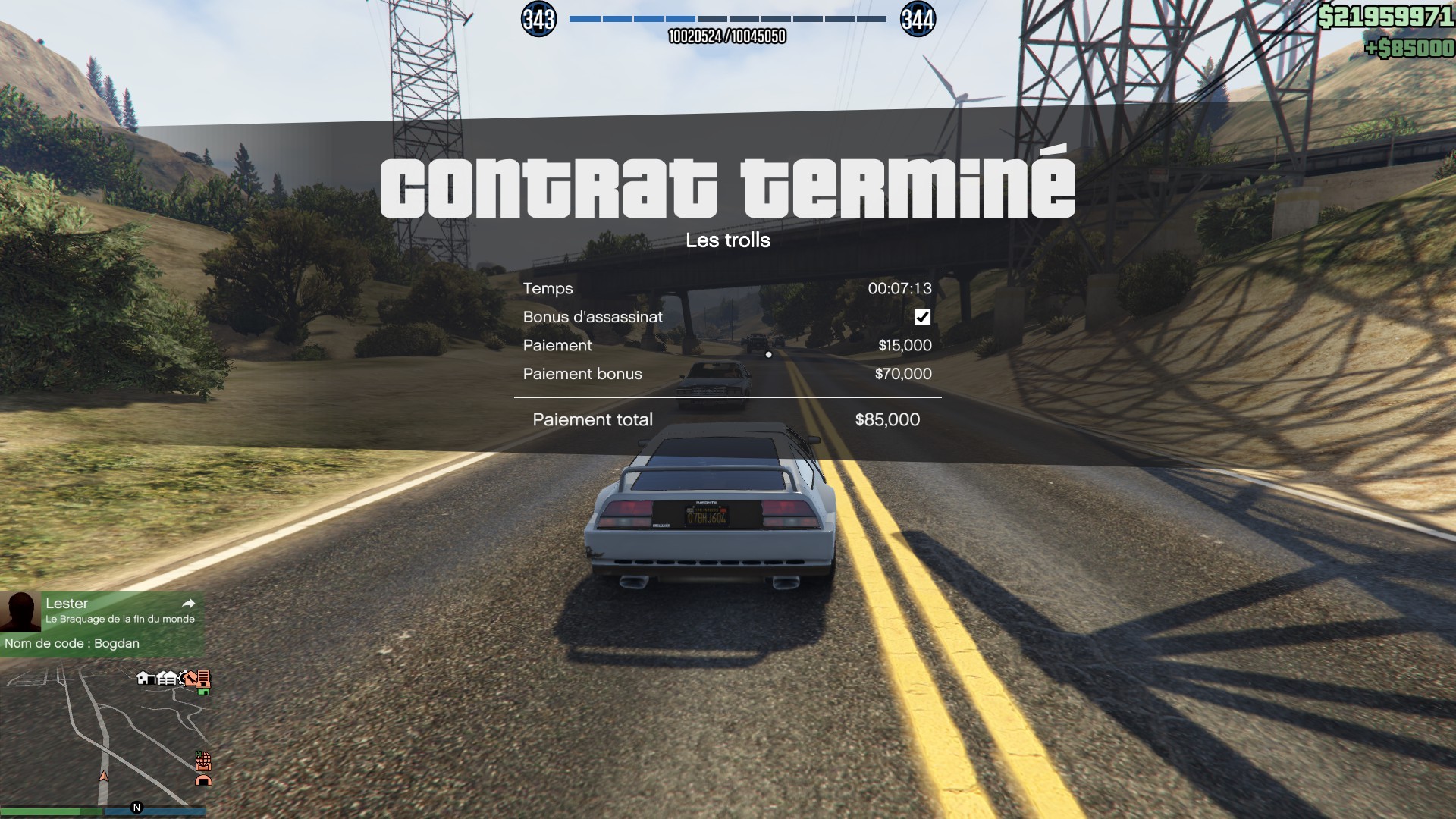
Task: Click the Paiement total row
Action: pos(726,419)
